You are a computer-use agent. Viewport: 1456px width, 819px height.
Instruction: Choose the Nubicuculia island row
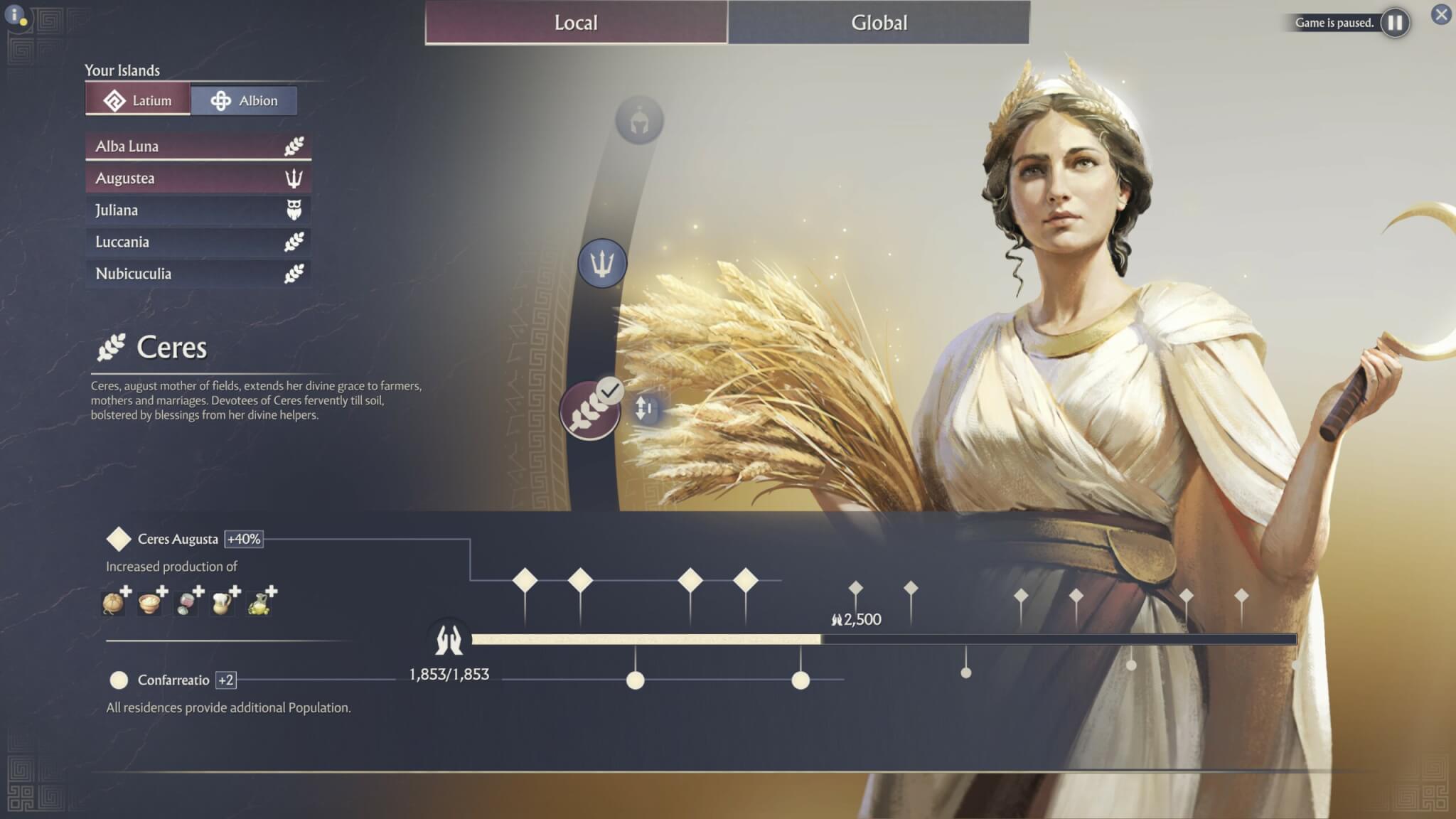pyautogui.click(x=198, y=274)
